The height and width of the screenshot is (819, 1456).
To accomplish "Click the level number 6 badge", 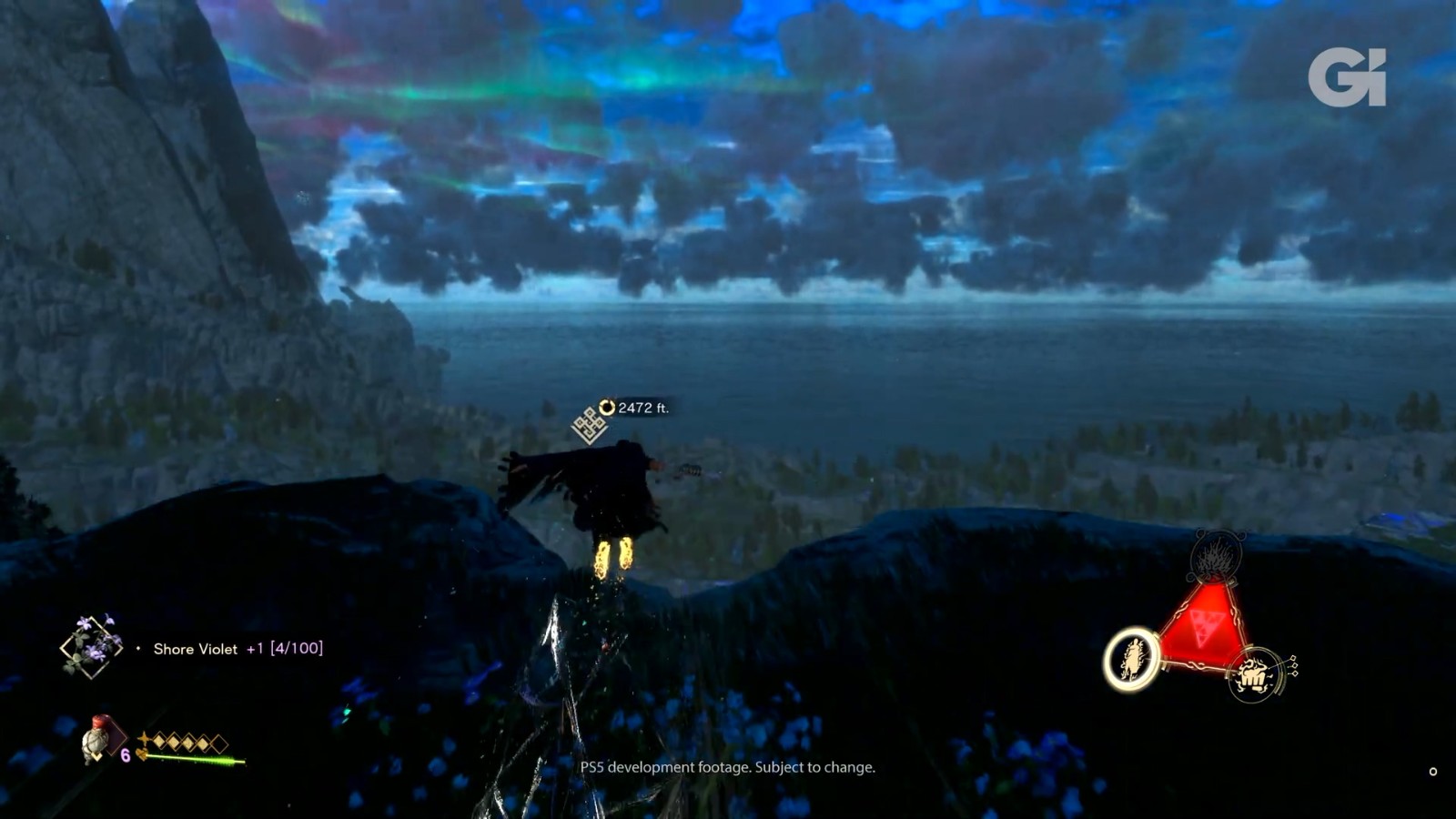I will (x=125, y=755).
